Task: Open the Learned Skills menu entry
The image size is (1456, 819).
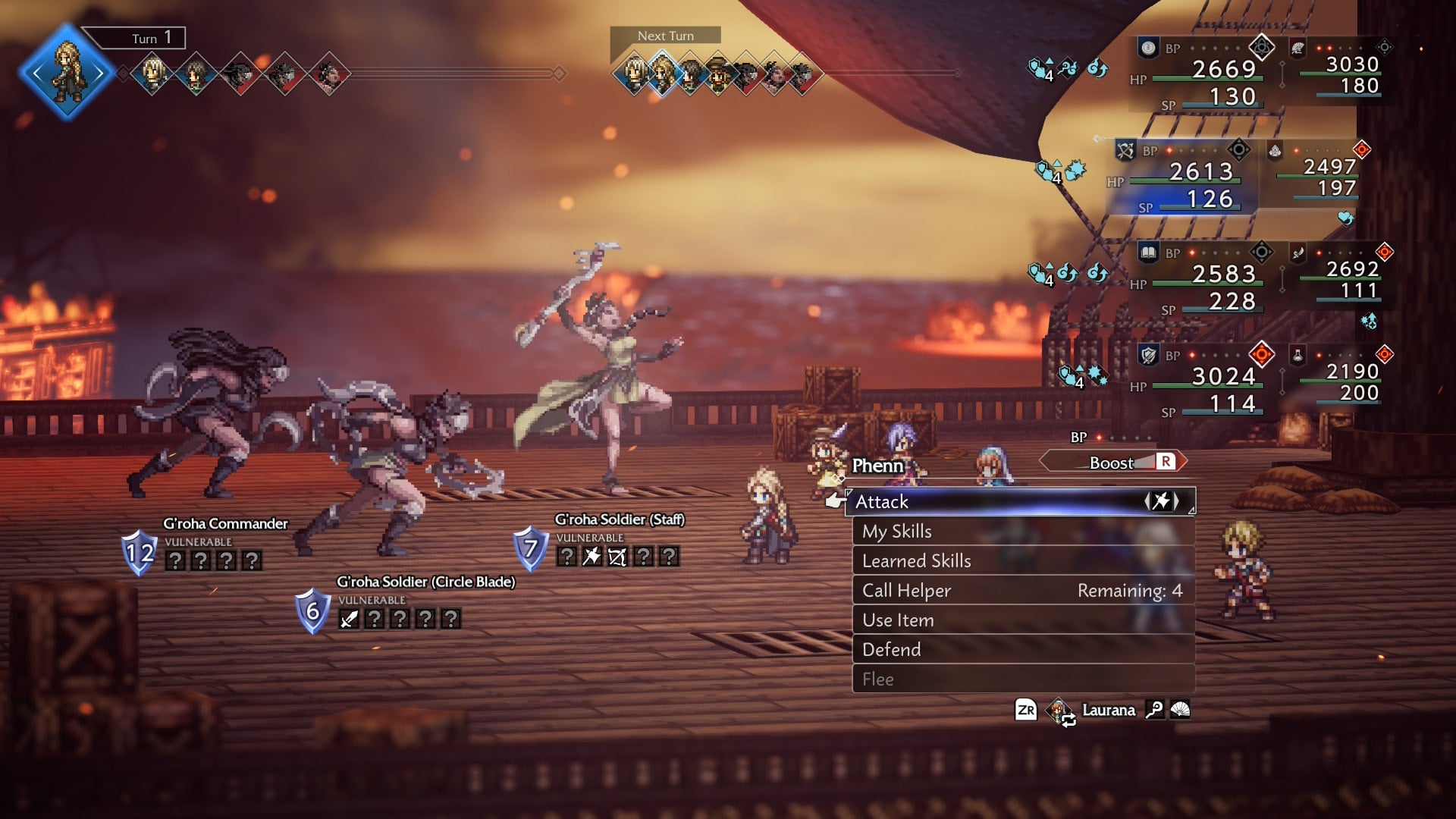Action: click(918, 560)
